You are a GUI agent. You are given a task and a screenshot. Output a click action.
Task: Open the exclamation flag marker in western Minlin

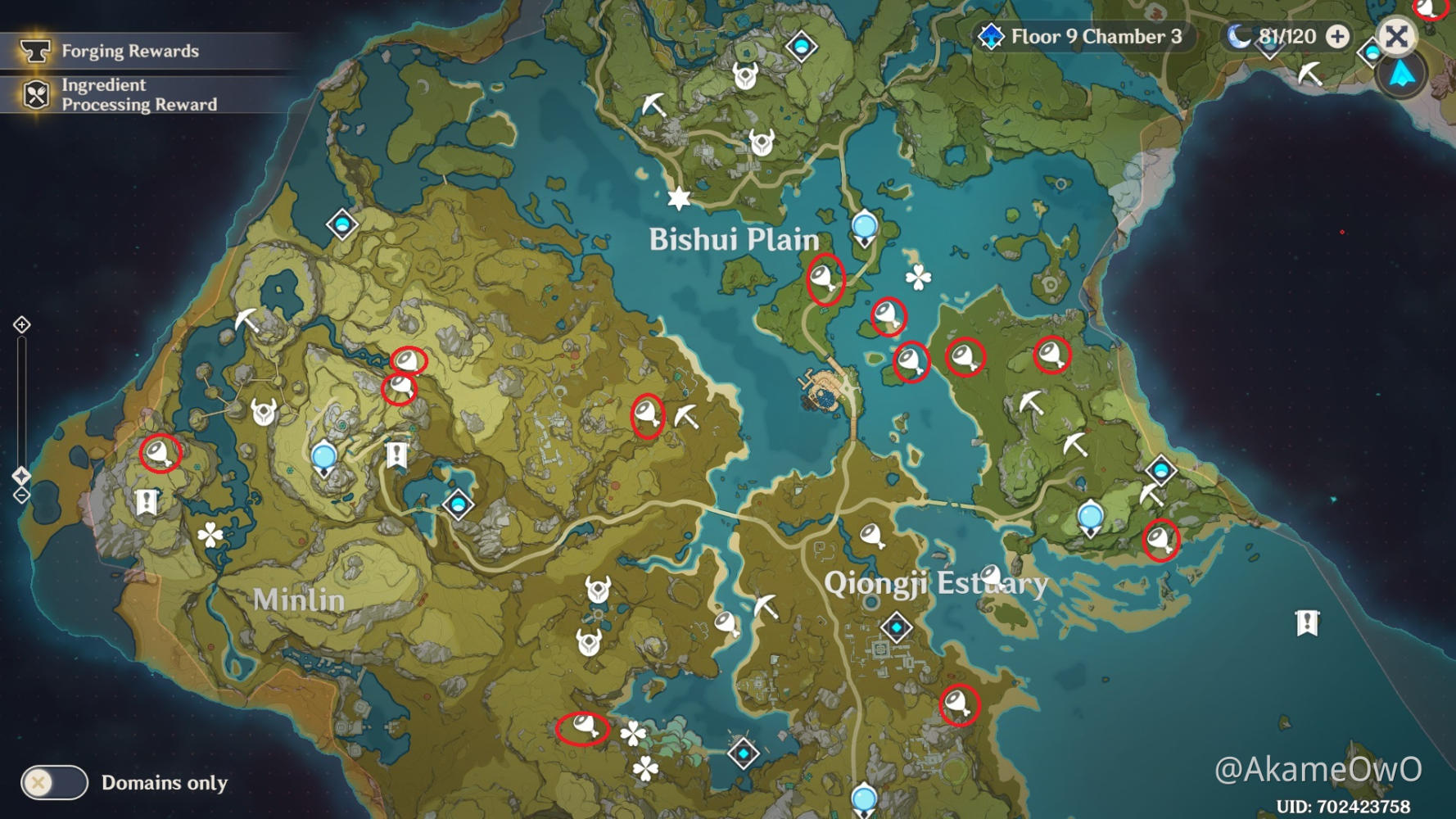[x=147, y=500]
